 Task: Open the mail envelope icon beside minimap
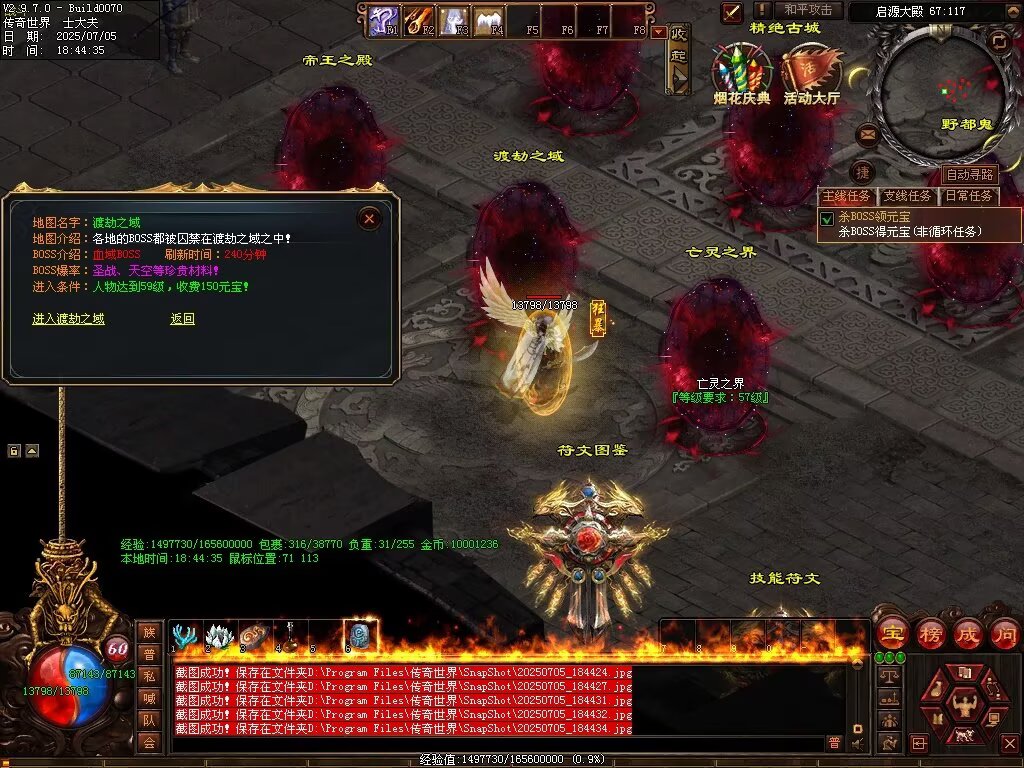[867, 133]
